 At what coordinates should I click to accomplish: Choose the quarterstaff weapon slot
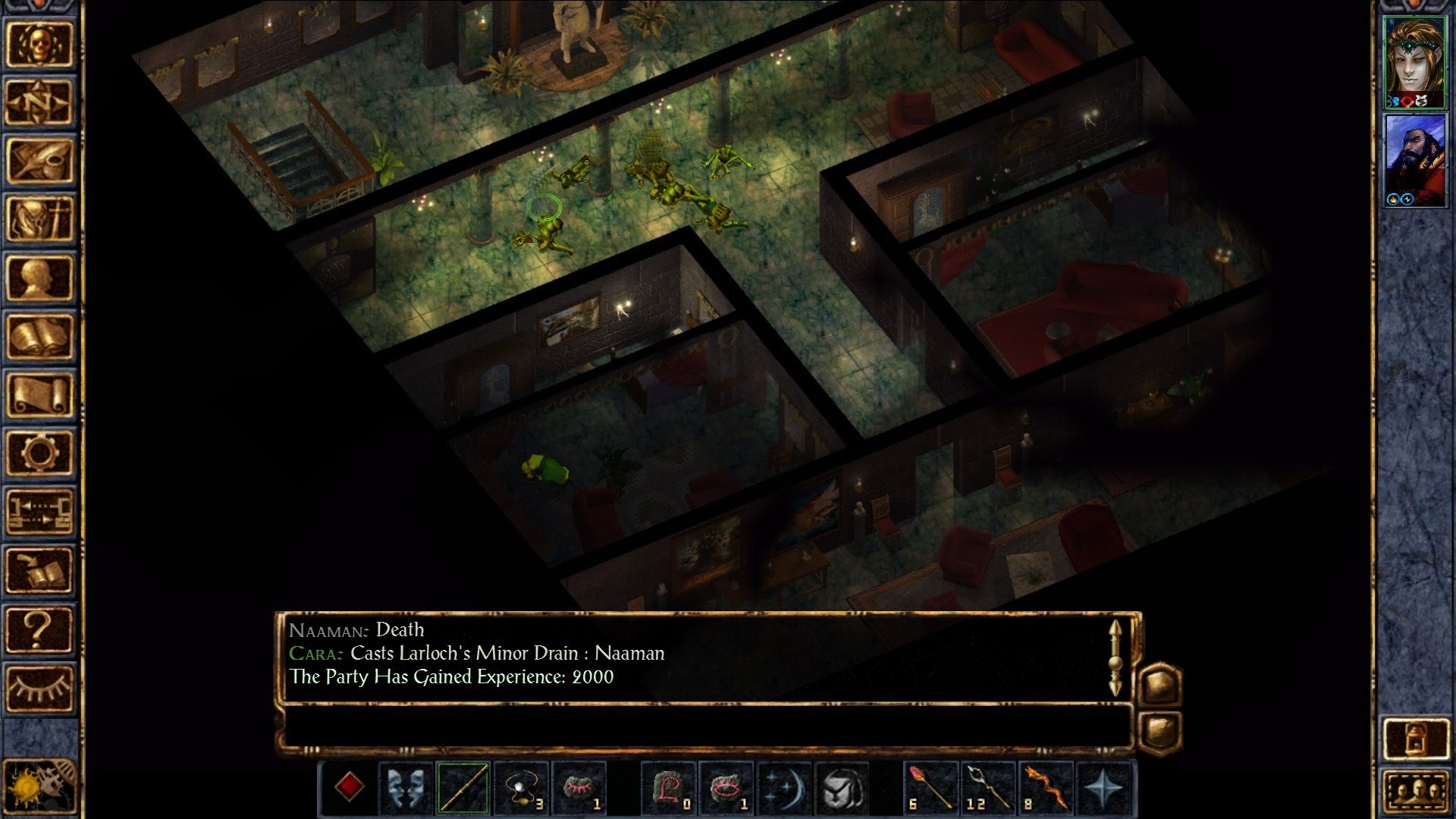coord(463,787)
